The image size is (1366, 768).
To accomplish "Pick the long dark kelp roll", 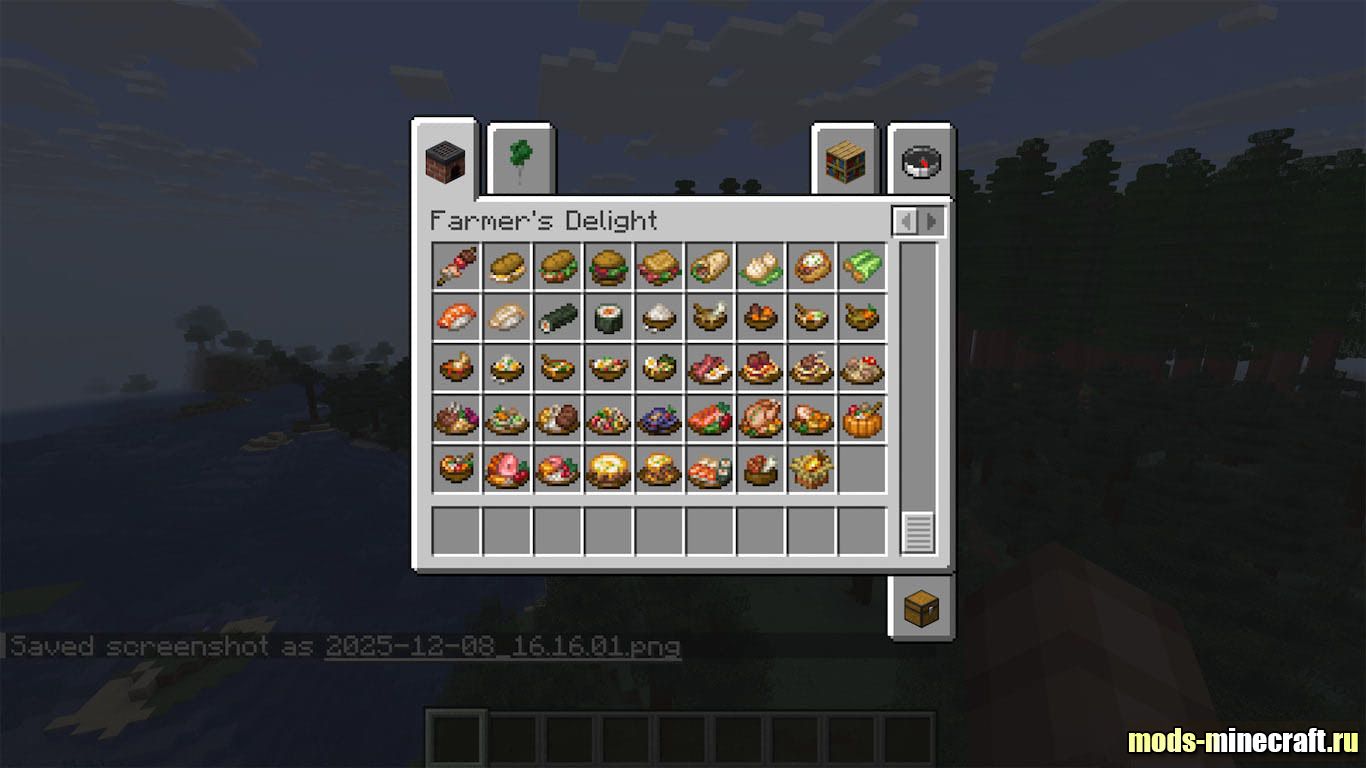I will (557, 318).
